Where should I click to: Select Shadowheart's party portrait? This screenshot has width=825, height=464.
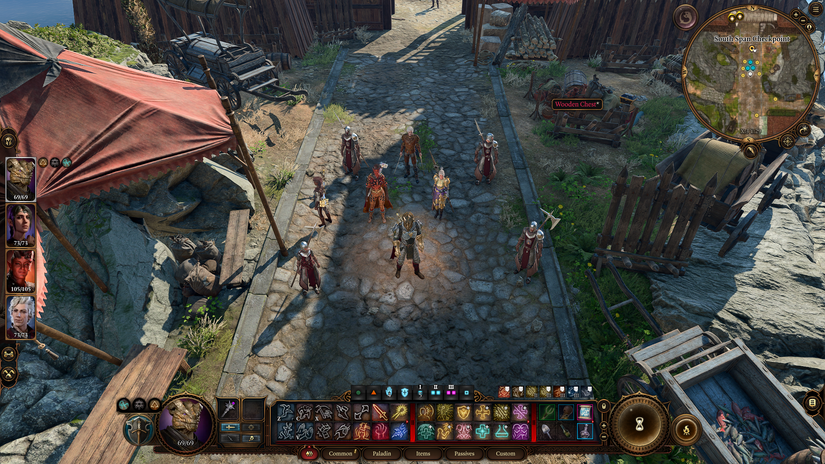pos(20,224)
